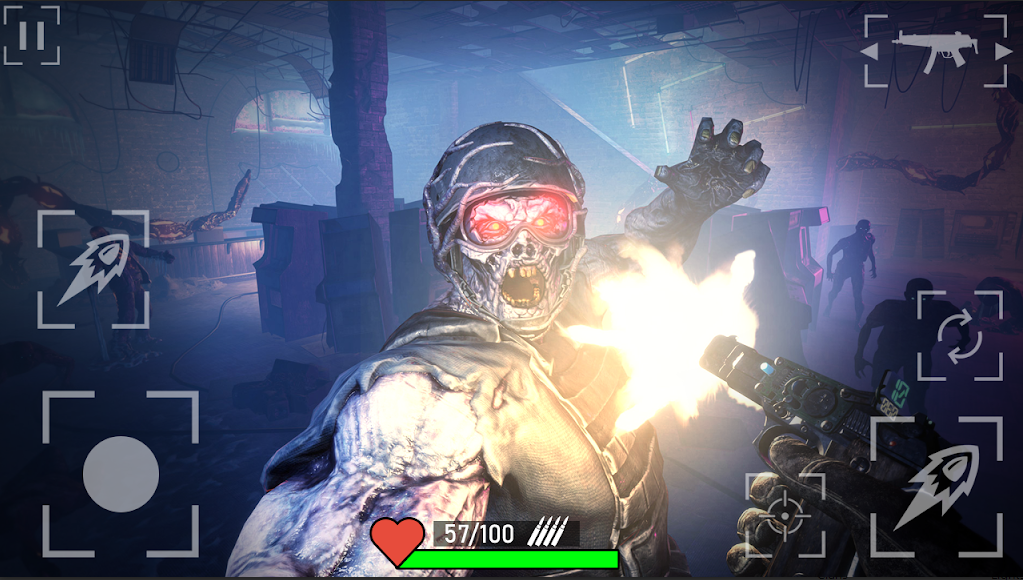Tap the virtual joystick circle
Viewport: 1023px width, 580px height.
tap(121, 474)
